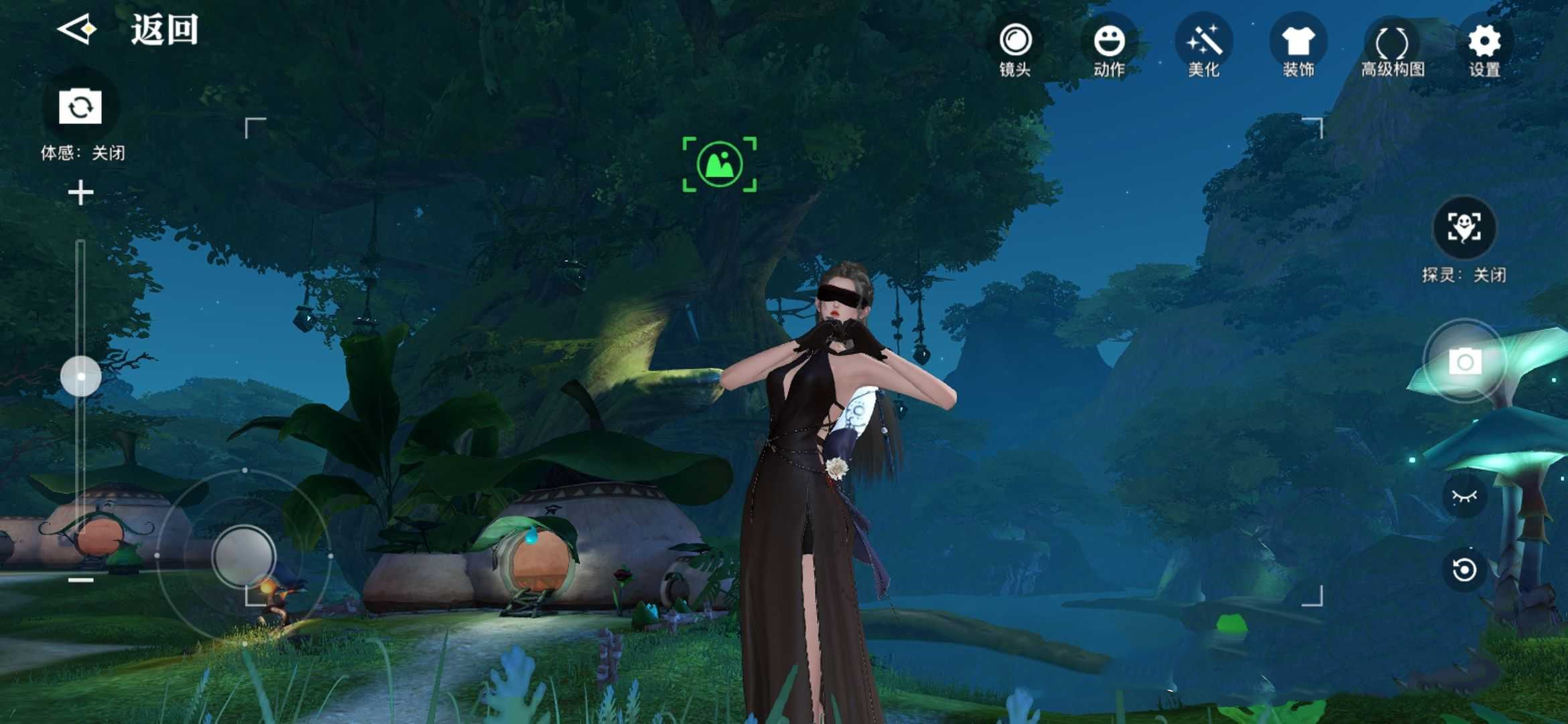The width and height of the screenshot is (1568, 724).
Task: Zoom out with the minus button
Action: tap(80, 580)
